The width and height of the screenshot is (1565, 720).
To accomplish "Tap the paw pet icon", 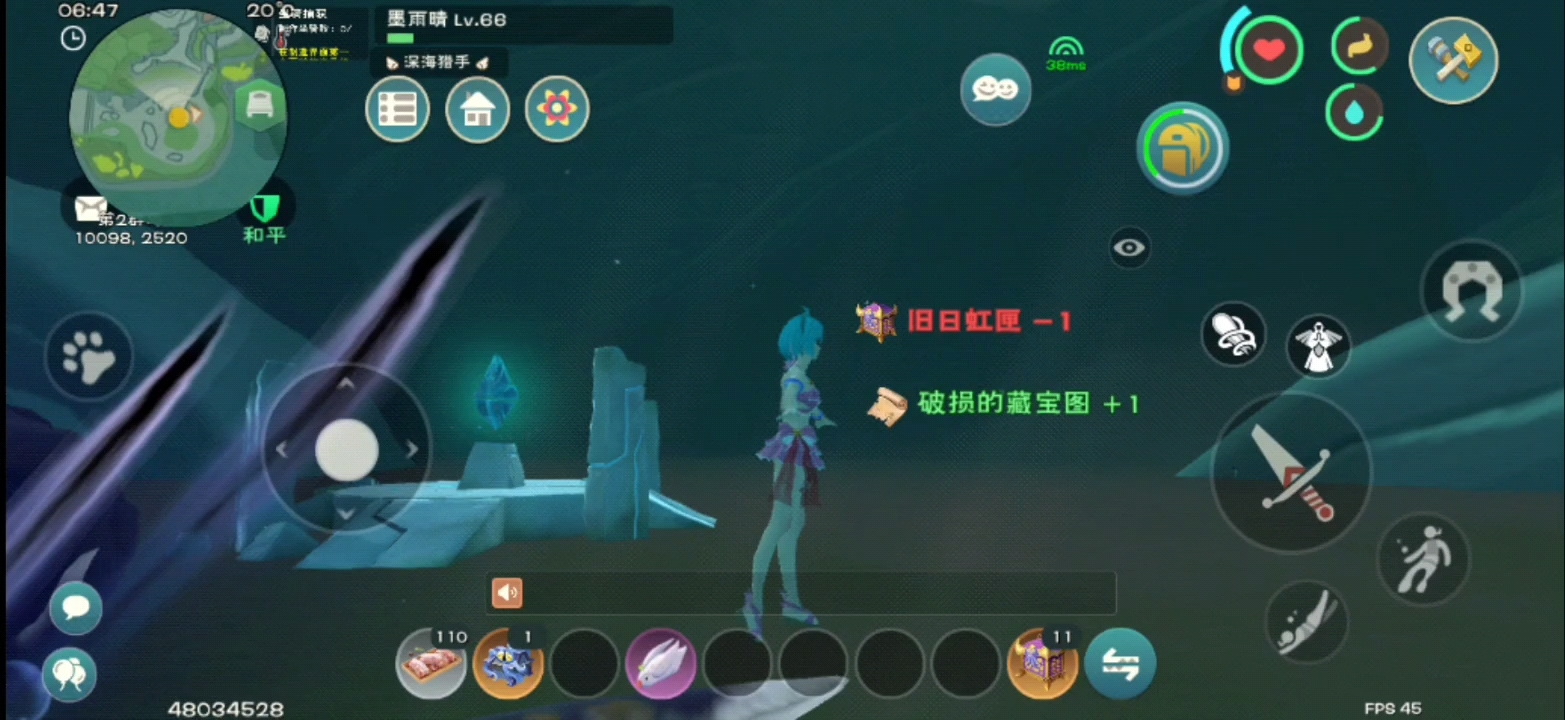I will click(x=88, y=356).
